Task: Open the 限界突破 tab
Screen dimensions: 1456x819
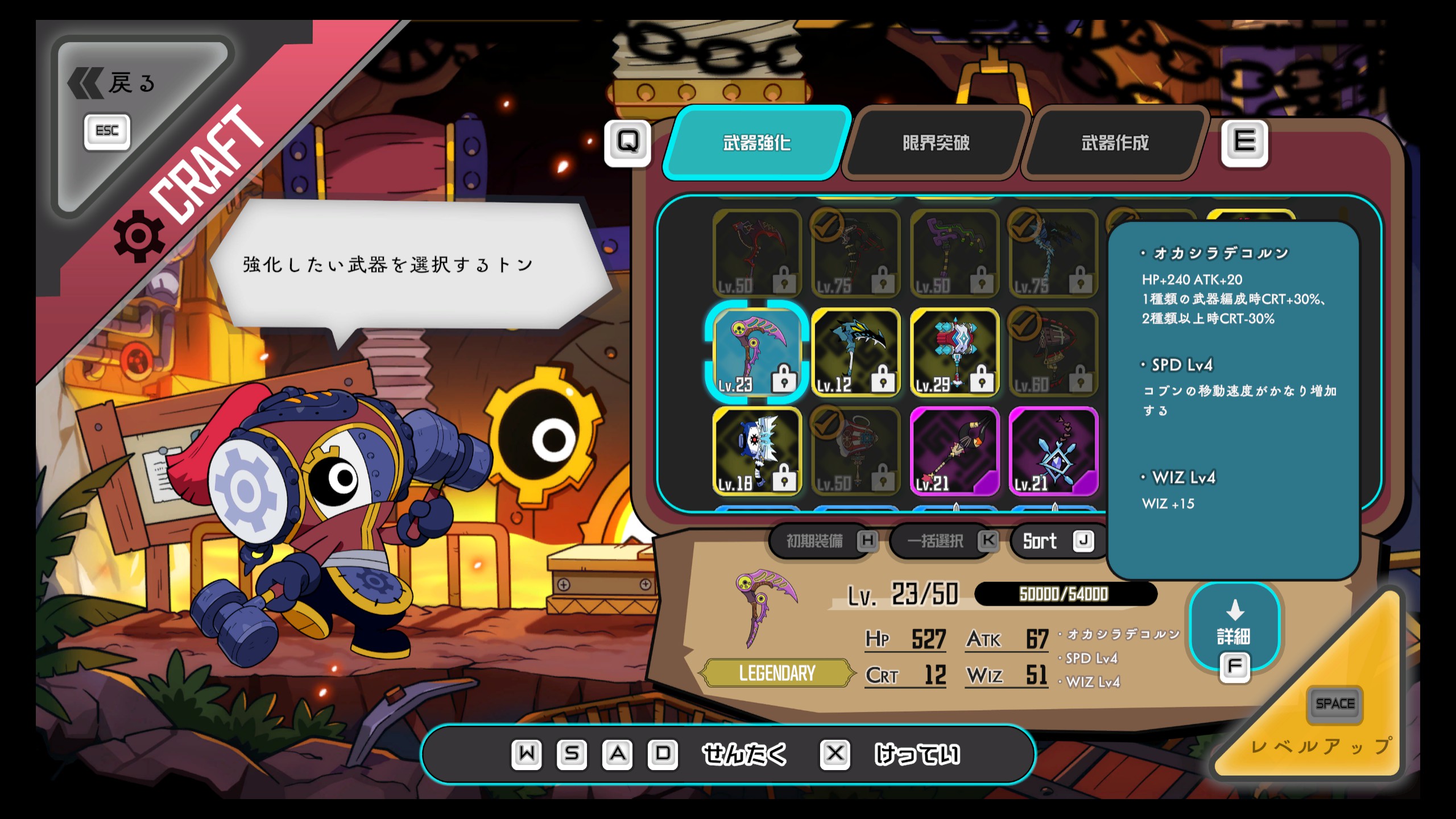Action: point(936,143)
